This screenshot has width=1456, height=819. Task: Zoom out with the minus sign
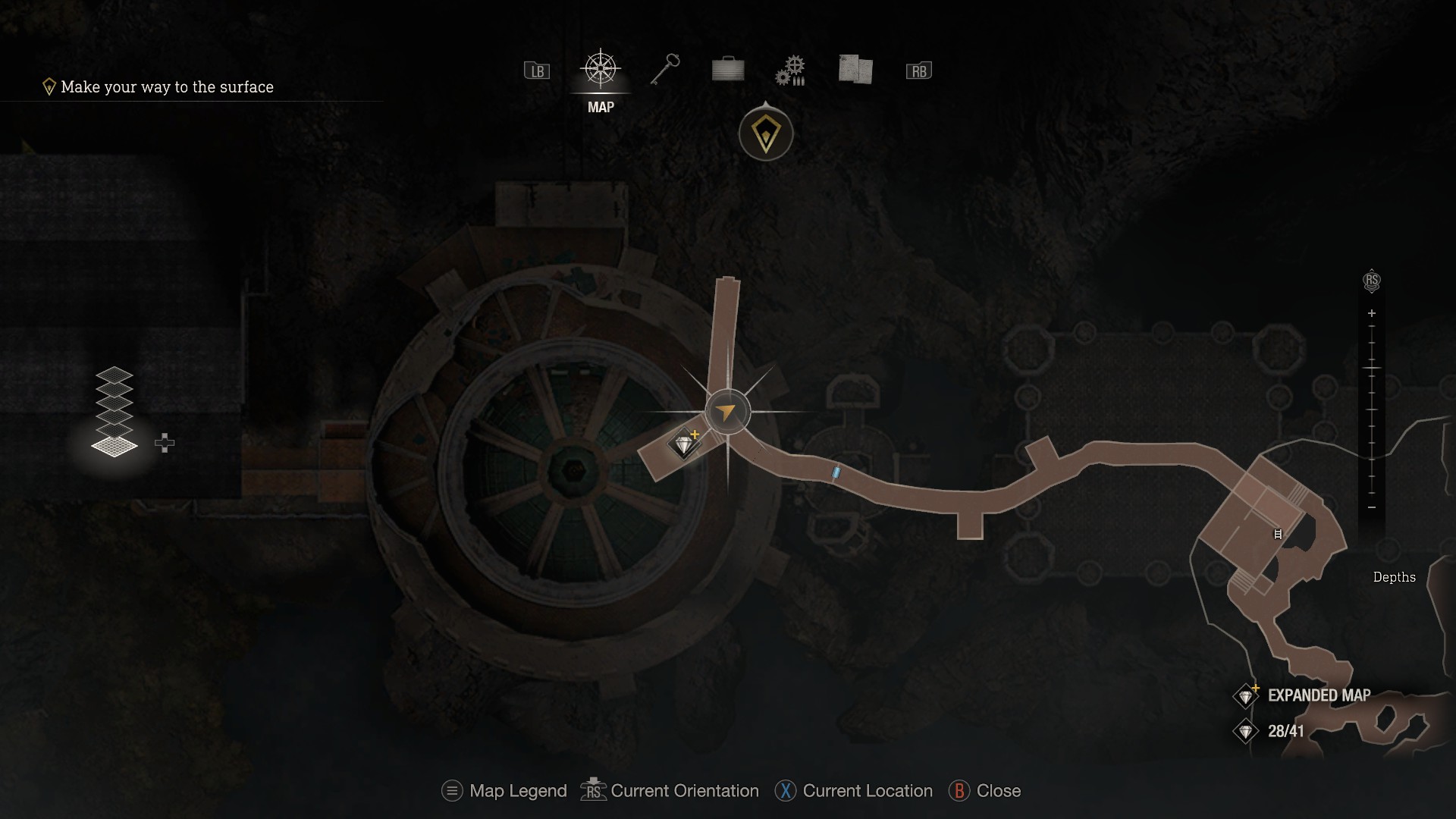pyautogui.click(x=1371, y=507)
